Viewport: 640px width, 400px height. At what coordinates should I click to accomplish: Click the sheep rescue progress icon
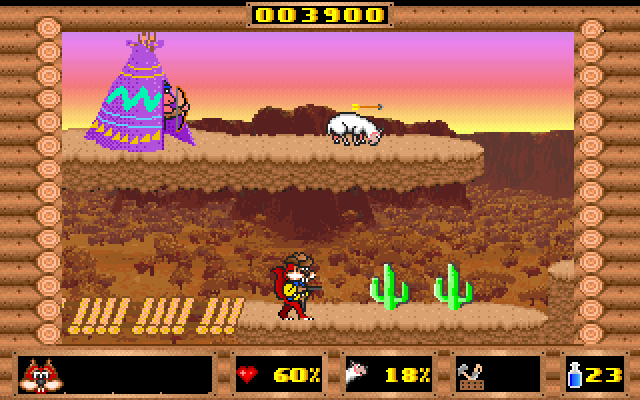pyautogui.click(x=358, y=375)
